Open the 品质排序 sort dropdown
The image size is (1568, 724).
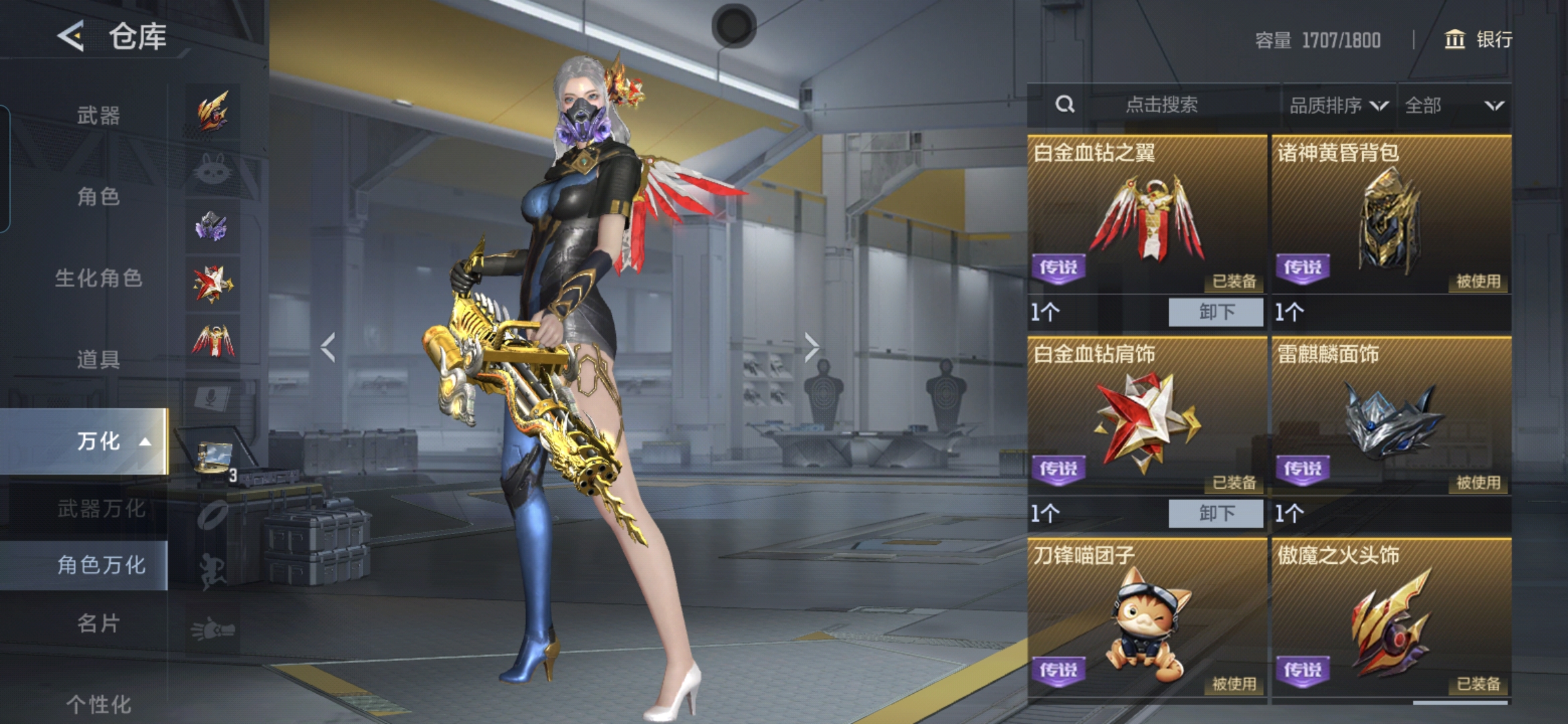click(x=1337, y=105)
